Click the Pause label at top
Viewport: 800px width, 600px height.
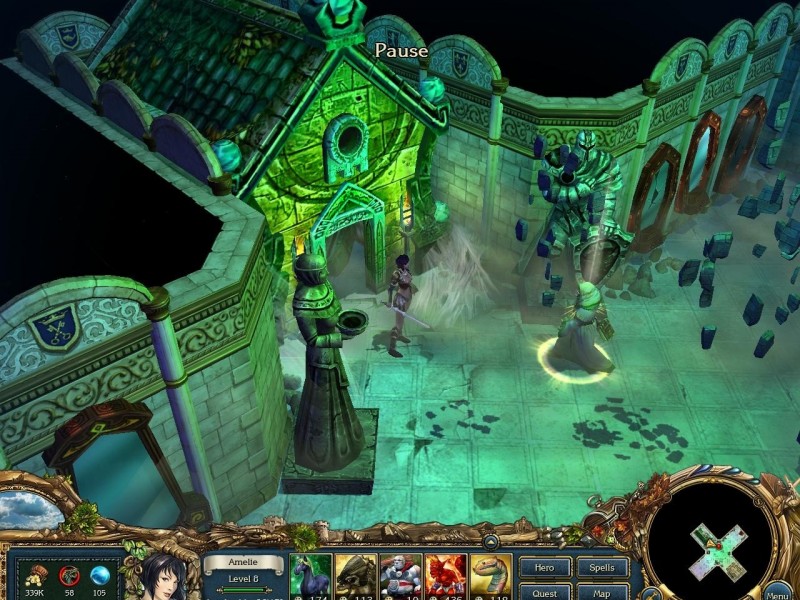[401, 50]
